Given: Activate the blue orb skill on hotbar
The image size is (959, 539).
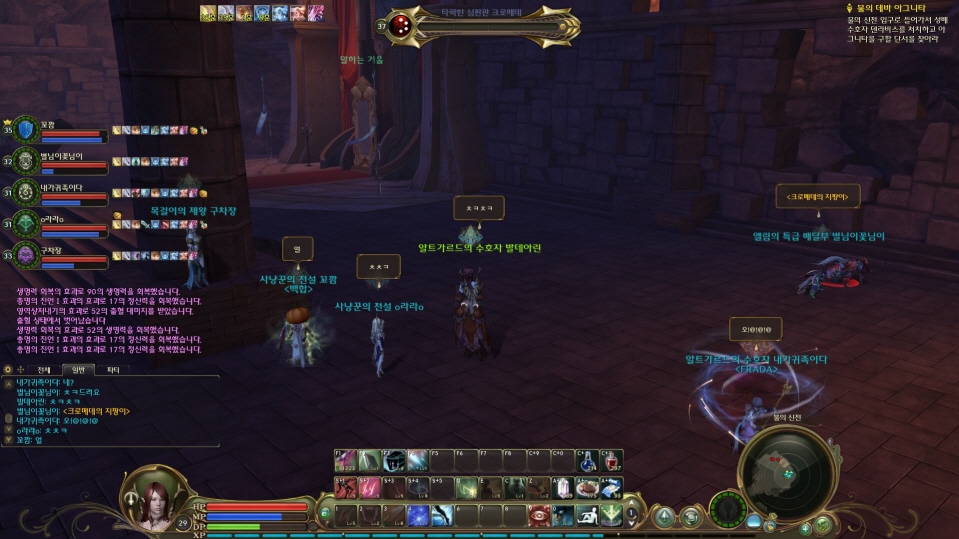Looking at the screenshot, I should click(418, 515).
